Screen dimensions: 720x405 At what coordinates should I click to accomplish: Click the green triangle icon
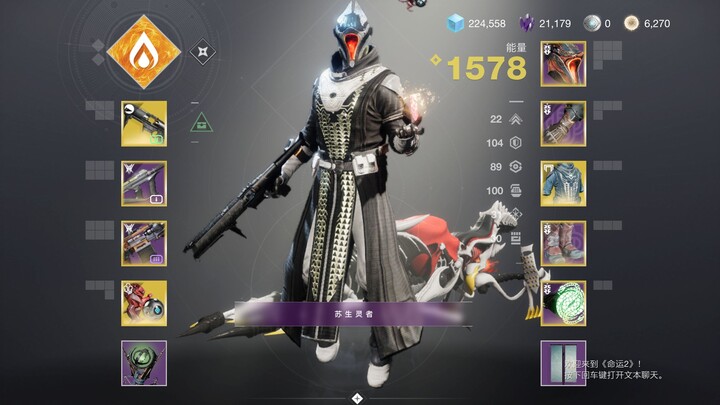click(200, 123)
